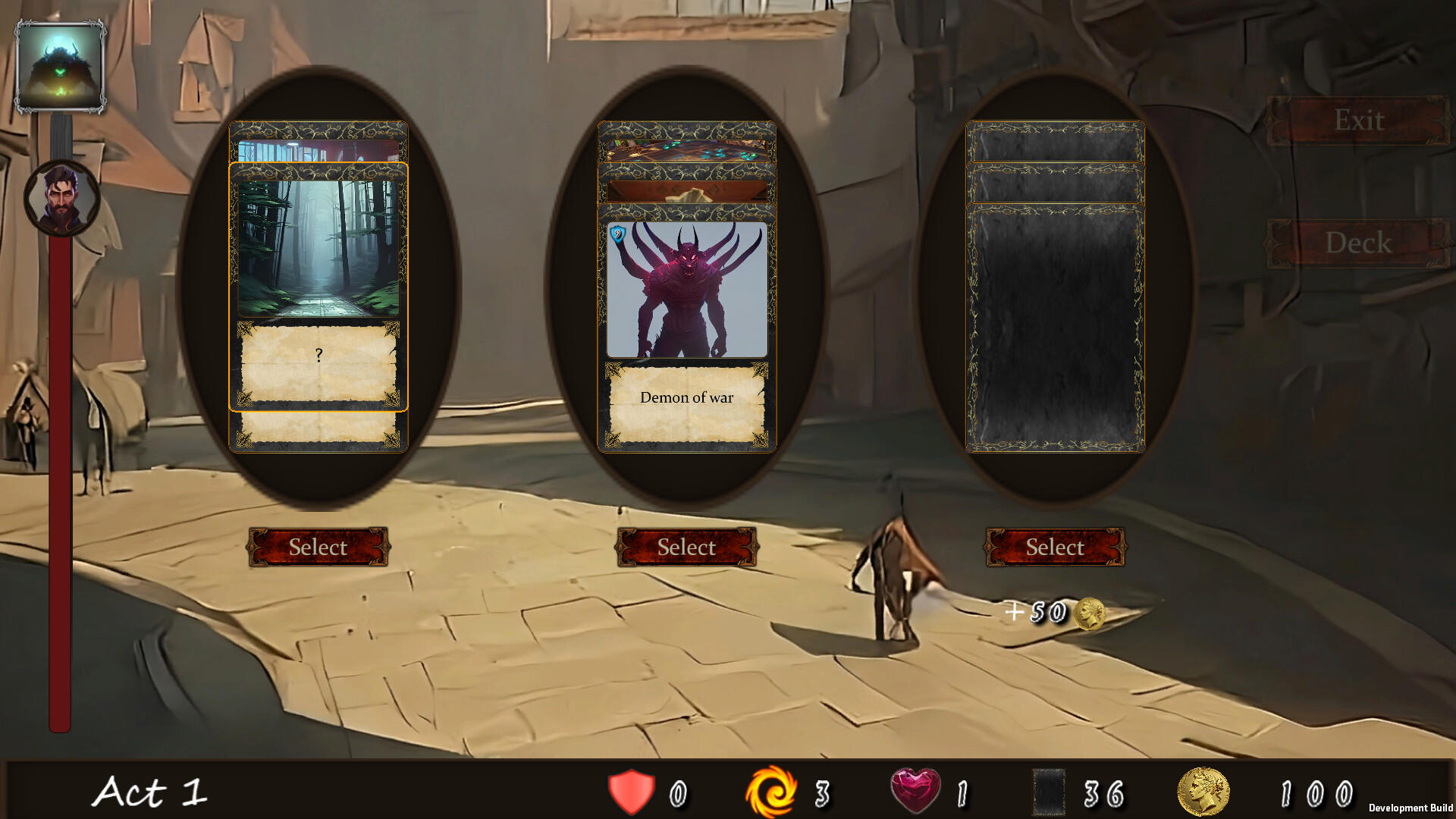Image resolution: width=1456 pixels, height=819 pixels.
Task: Select the foggy forest path card
Action: click(x=318, y=548)
